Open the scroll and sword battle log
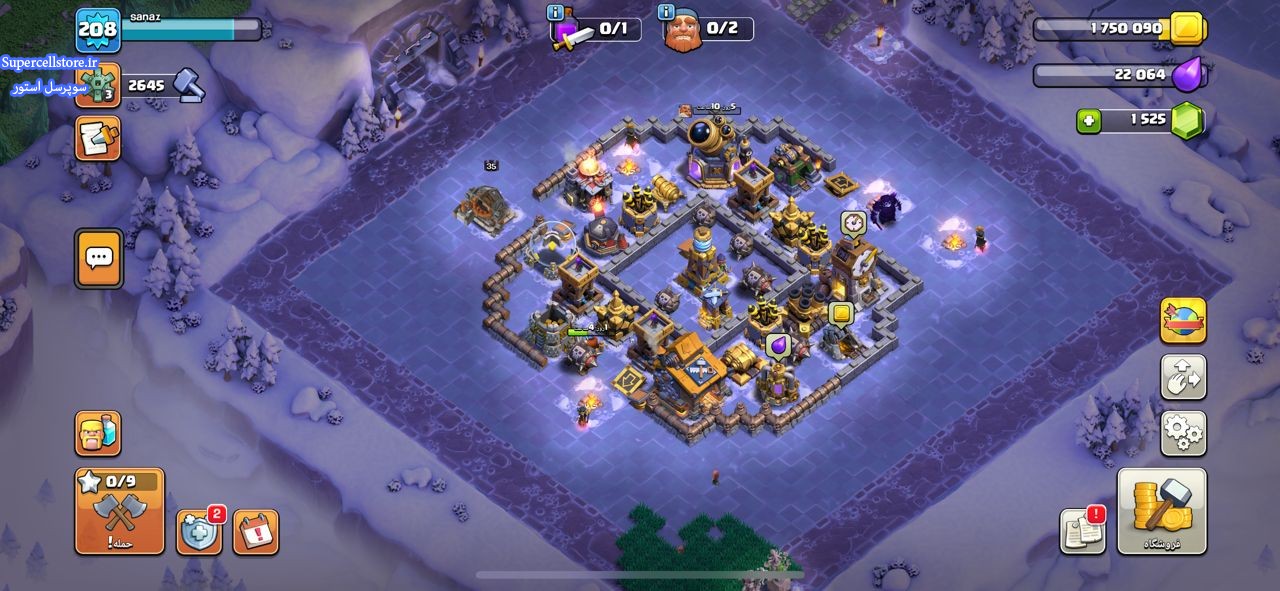1280x591 pixels. [x=98, y=138]
